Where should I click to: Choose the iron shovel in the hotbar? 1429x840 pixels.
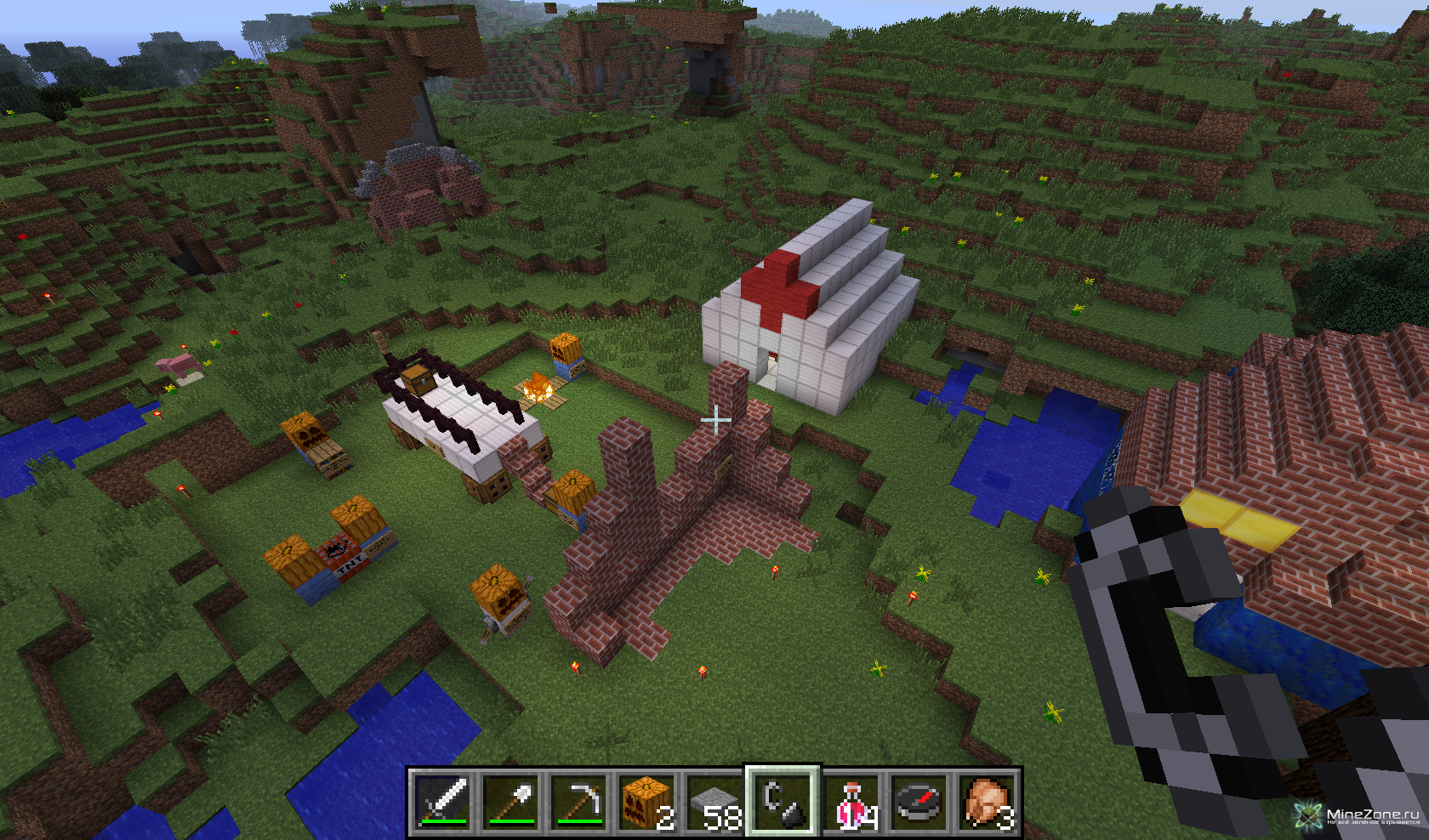[x=511, y=801]
